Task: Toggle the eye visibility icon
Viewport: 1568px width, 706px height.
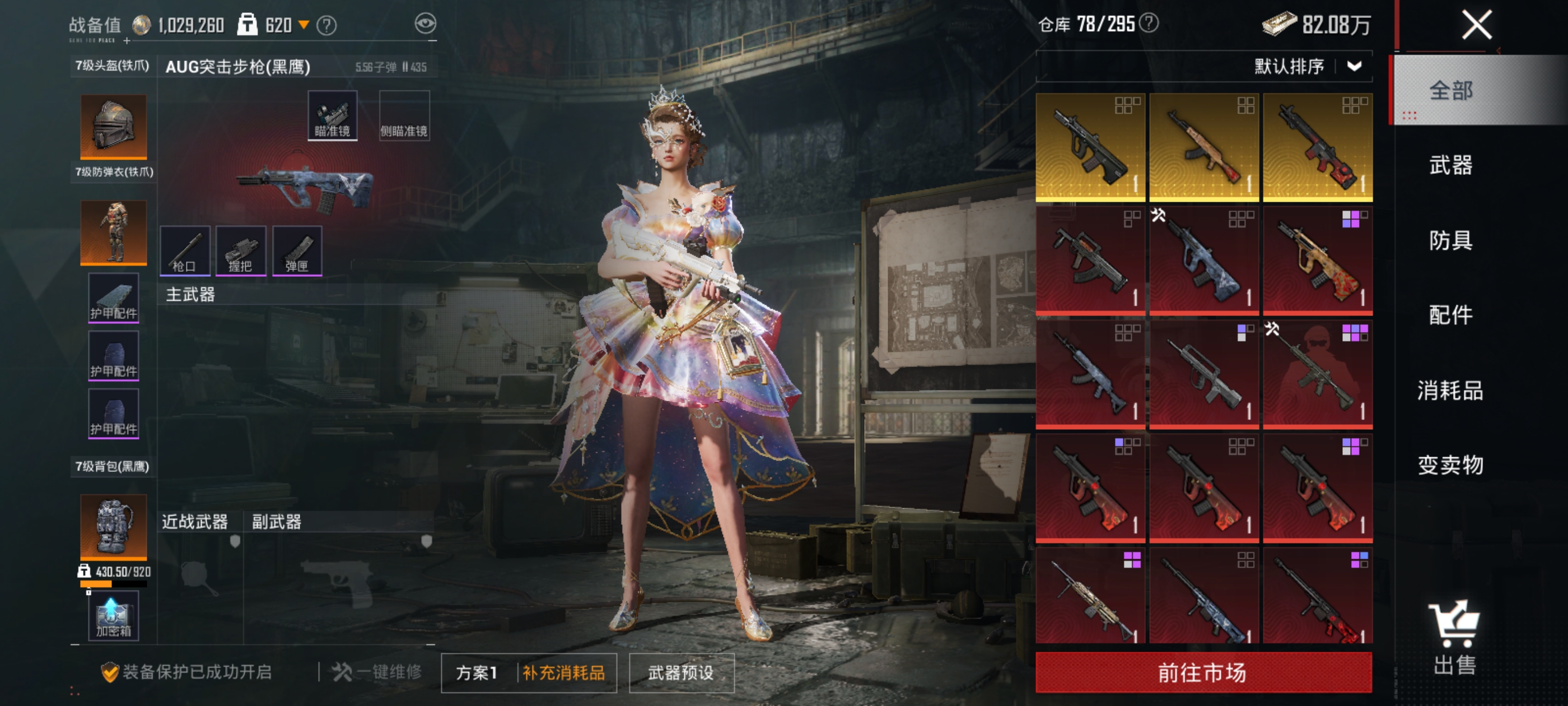Action: tap(426, 24)
